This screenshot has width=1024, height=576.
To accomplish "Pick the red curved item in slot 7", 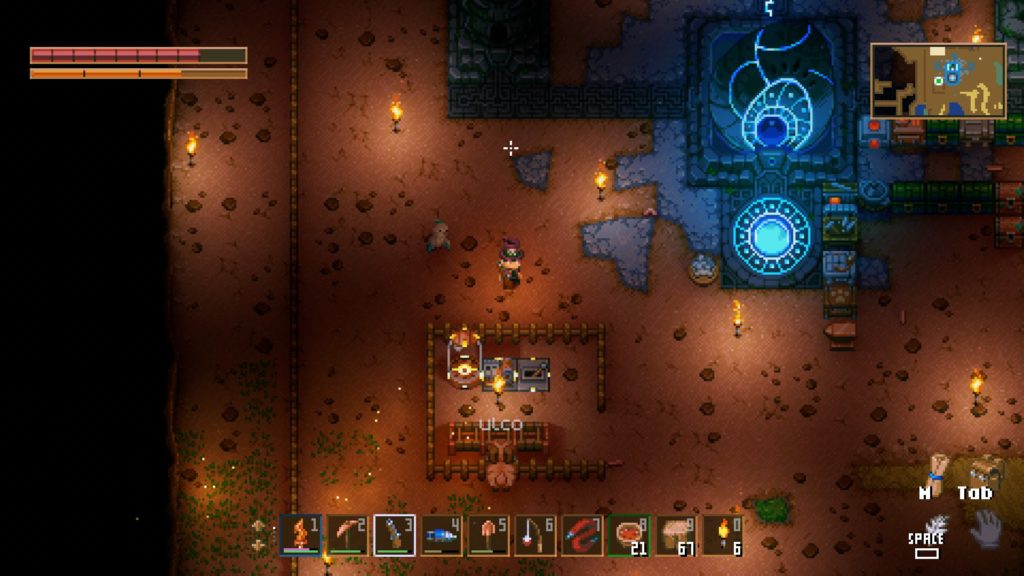I will (x=583, y=535).
